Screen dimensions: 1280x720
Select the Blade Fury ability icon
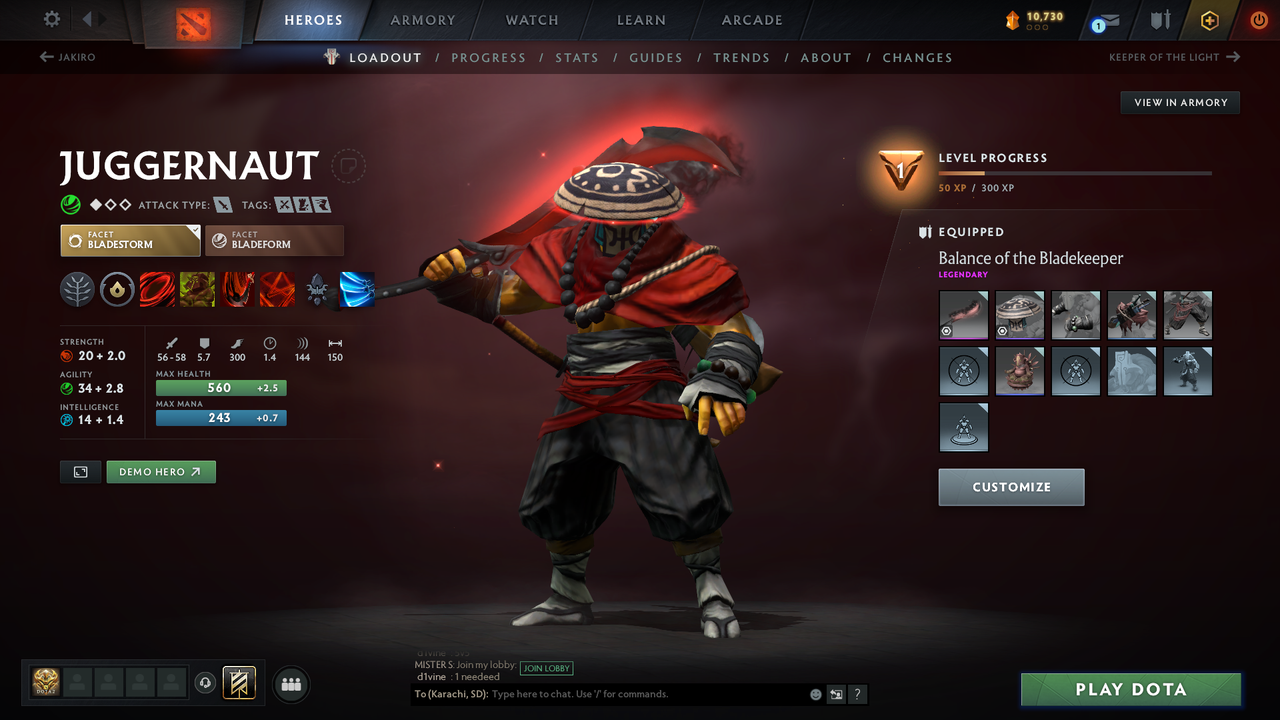pos(157,289)
